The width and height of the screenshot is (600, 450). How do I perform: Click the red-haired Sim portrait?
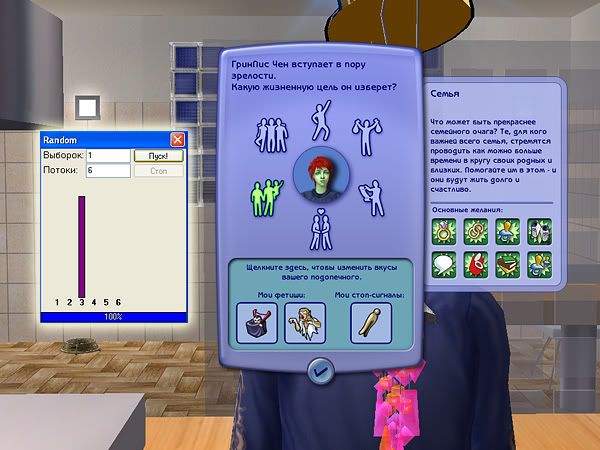[321, 176]
